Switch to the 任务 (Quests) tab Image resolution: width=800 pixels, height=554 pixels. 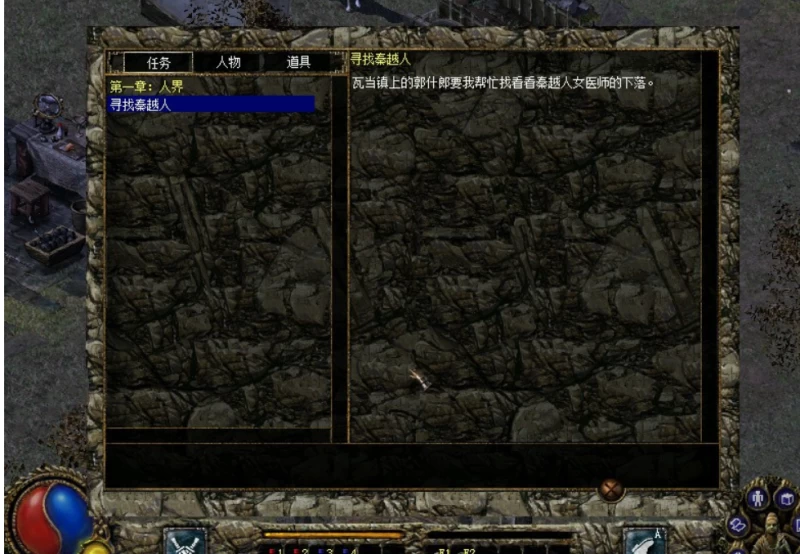pyautogui.click(x=159, y=62)
